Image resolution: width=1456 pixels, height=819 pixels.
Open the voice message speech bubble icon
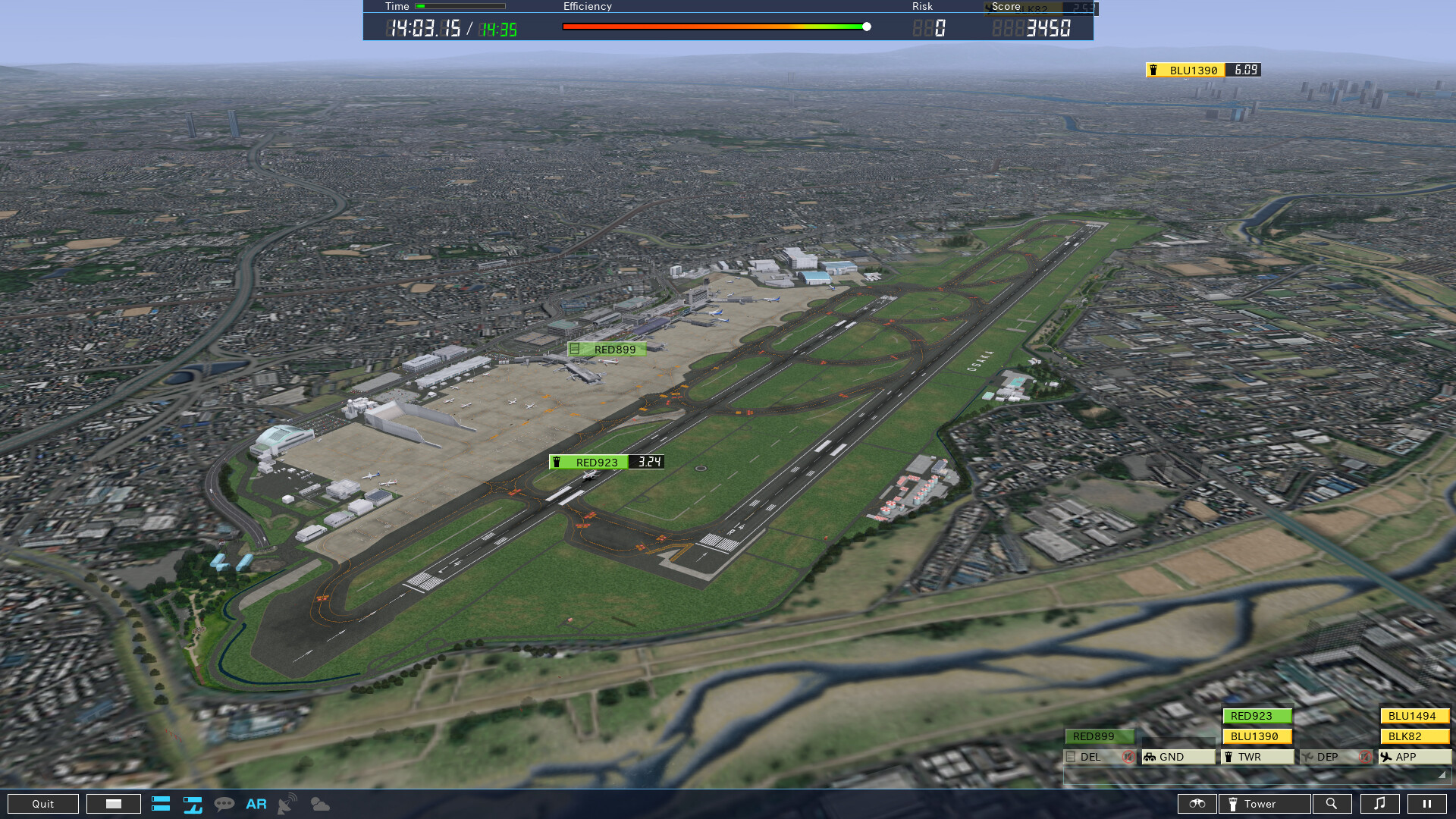point(224,804)
